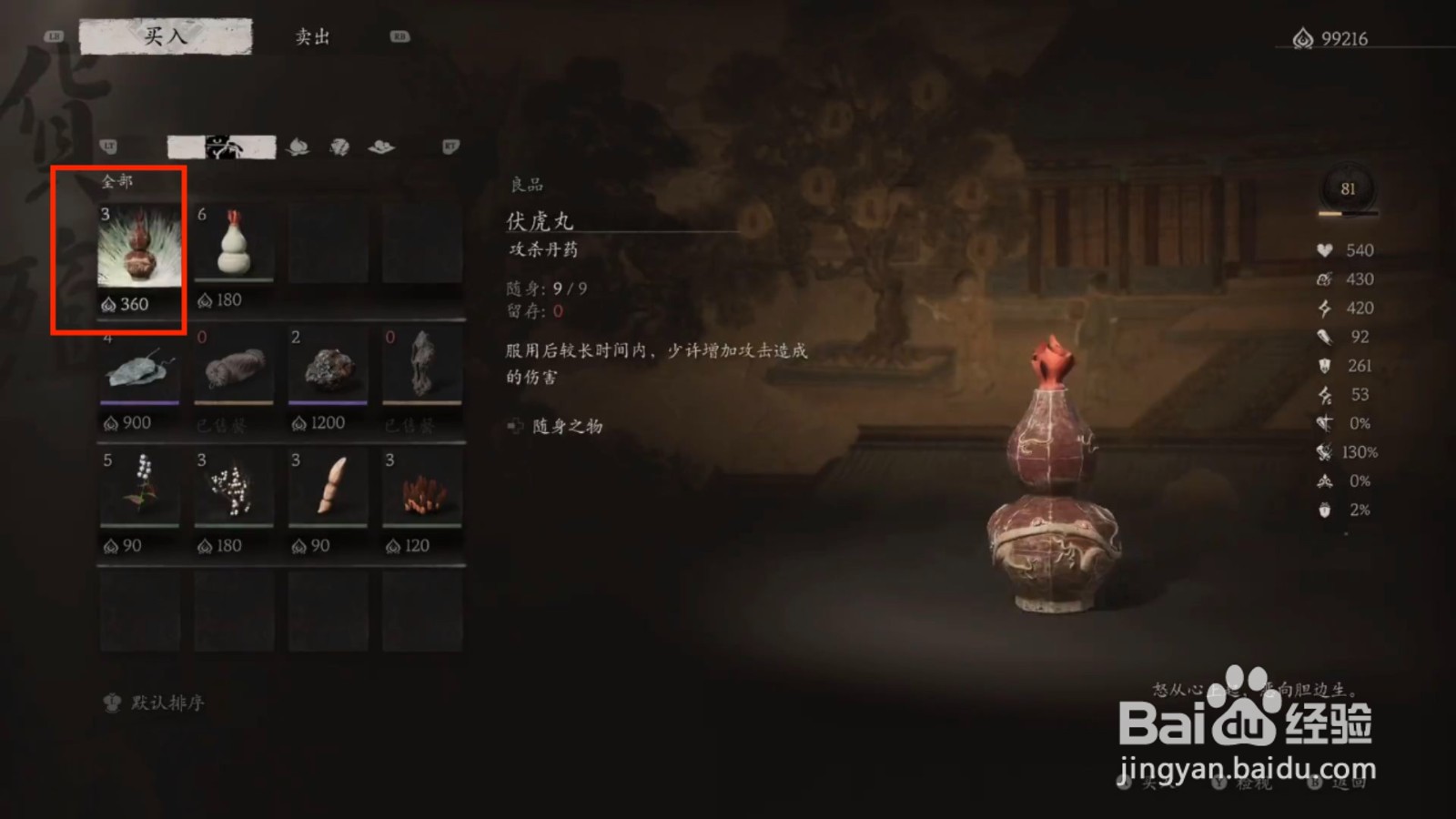Select the heart stat icon showing 540
Image resolution: width=1456 pixels, height=819 pixels.
[1324, 250]
